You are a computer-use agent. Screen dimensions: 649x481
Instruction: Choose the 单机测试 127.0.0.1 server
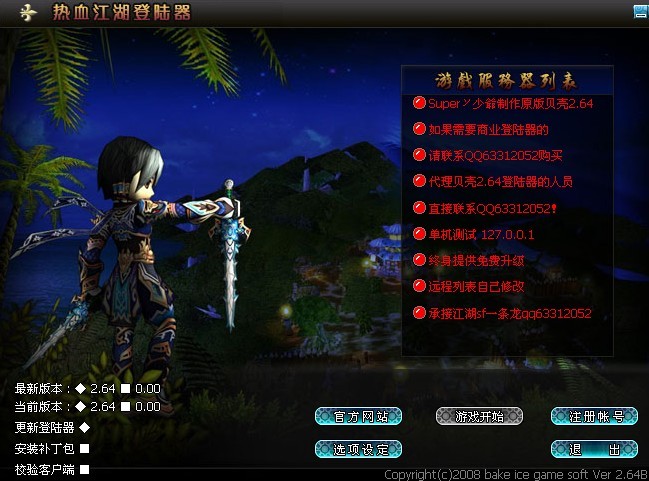[x=480, y=234]
